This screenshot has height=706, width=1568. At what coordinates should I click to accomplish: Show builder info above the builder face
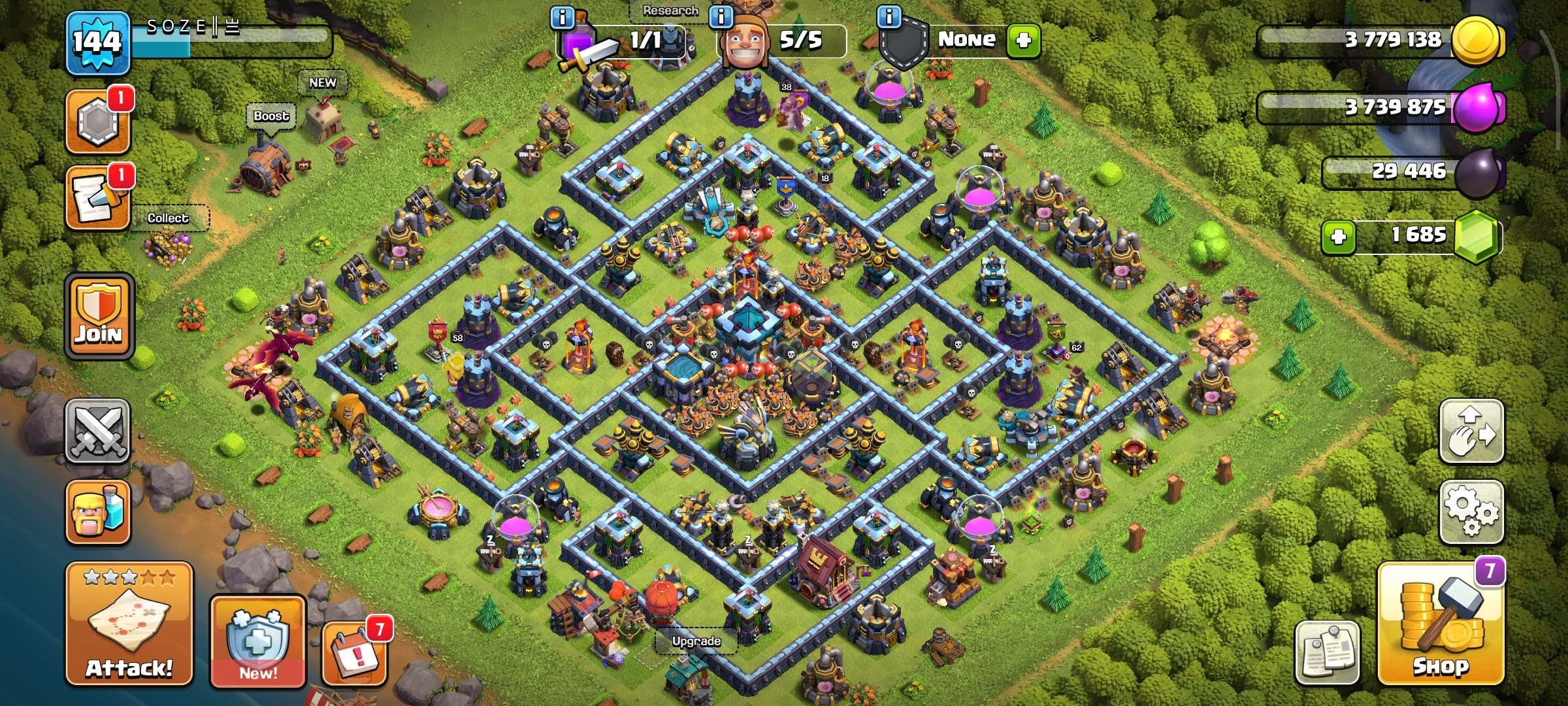(721, 16)
